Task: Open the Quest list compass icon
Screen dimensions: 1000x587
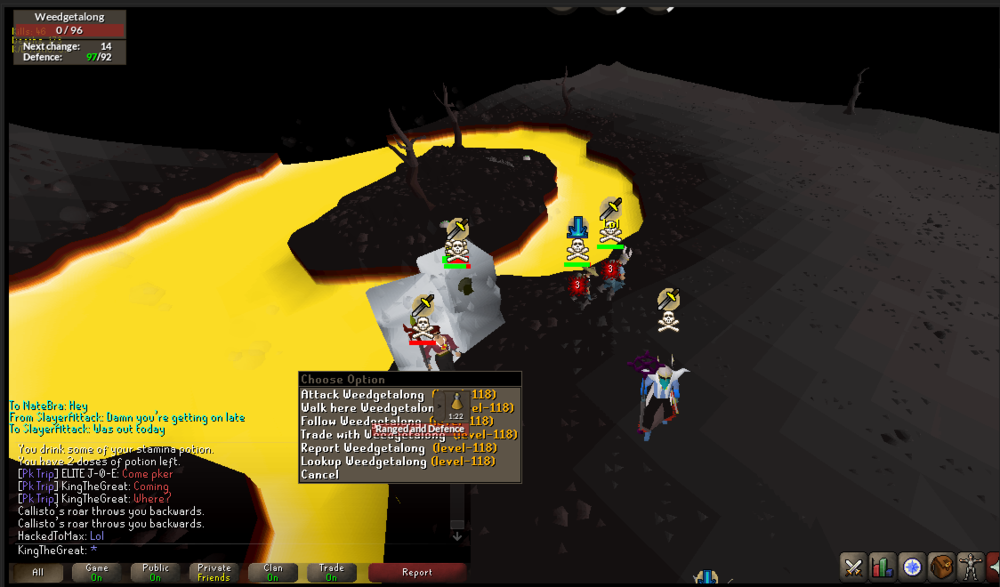Action: [x=911, y=566]
